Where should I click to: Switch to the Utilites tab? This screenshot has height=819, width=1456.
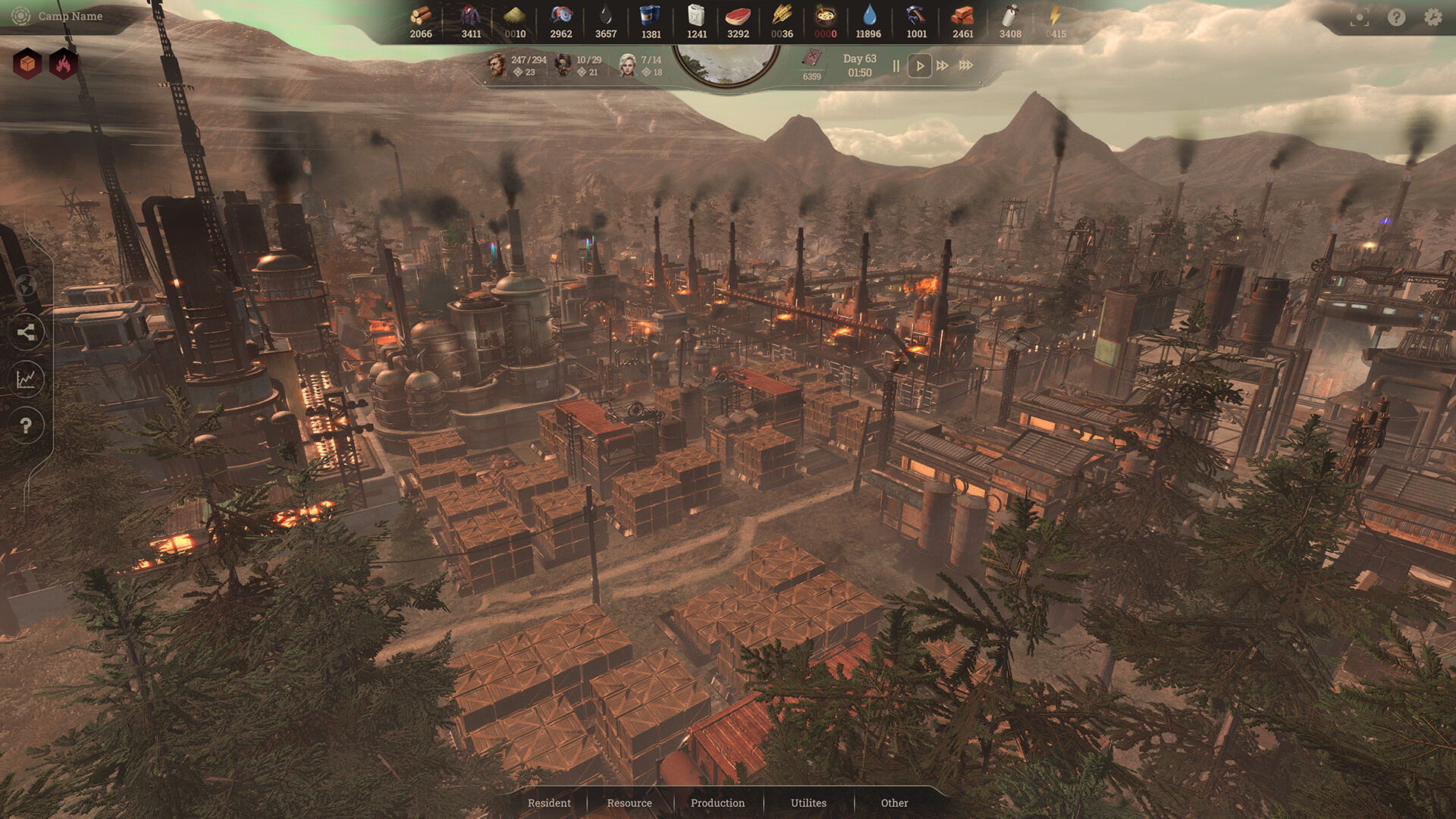[807, 802]
